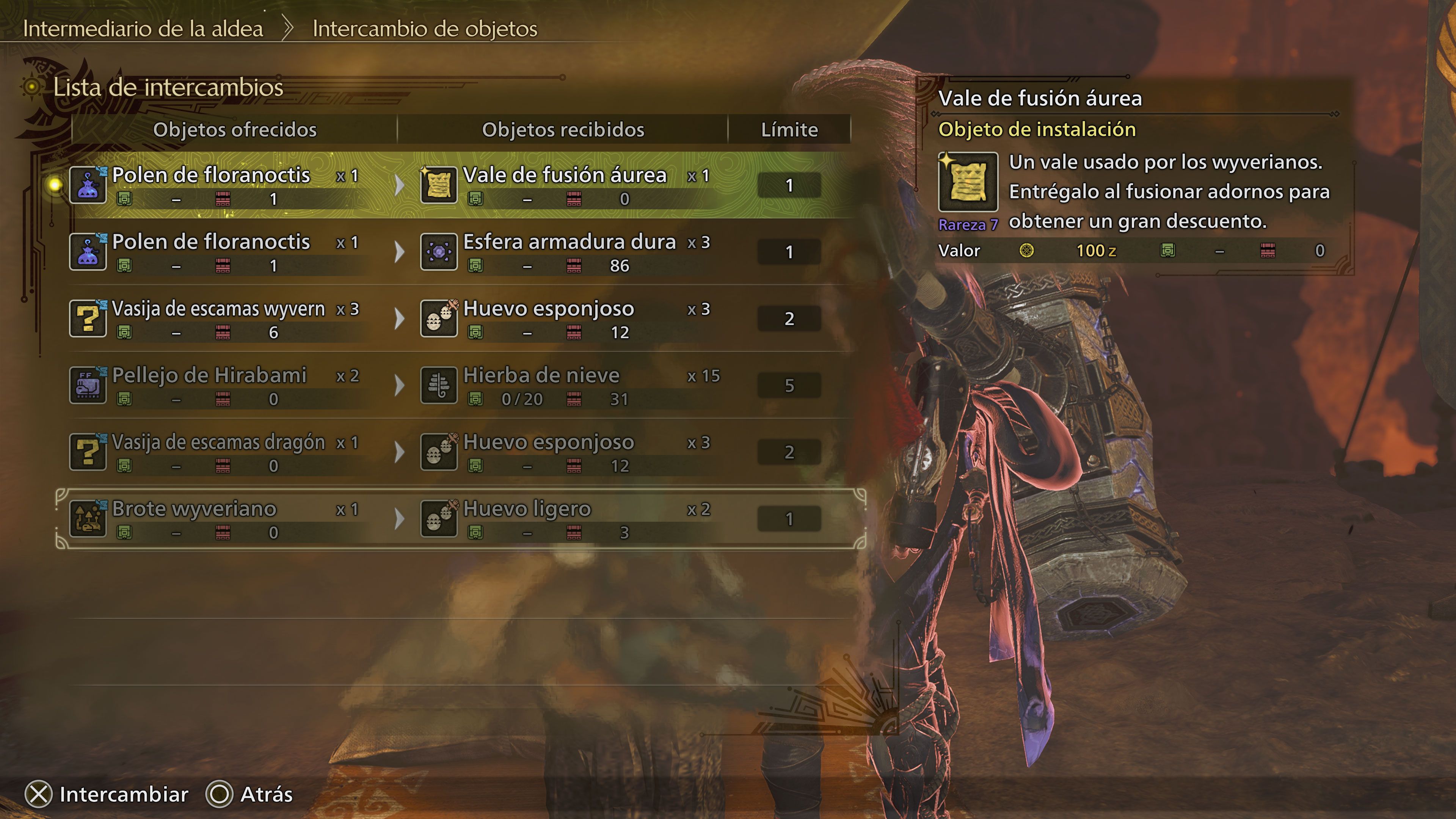Click the mystery '?' icon for Vasija de escamas wyvern

(x=88, y=319)
